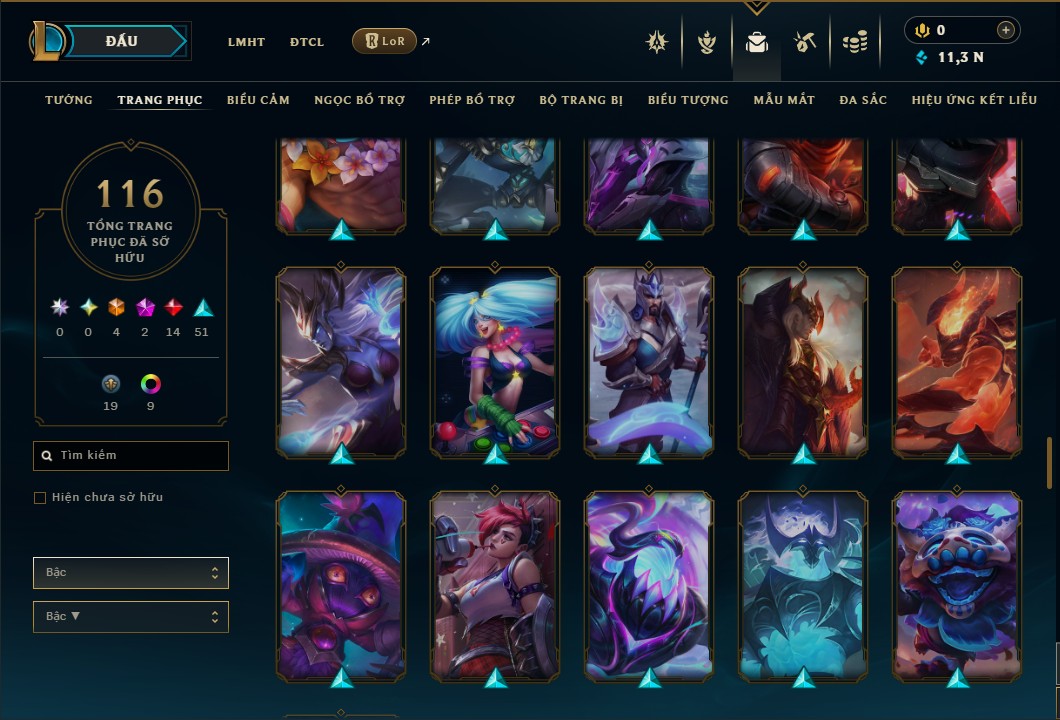Open the HIỆU ỨNG KẾT LIỄU tab
This screenshot has width=1060, height=720.
(x=975, y=100)
